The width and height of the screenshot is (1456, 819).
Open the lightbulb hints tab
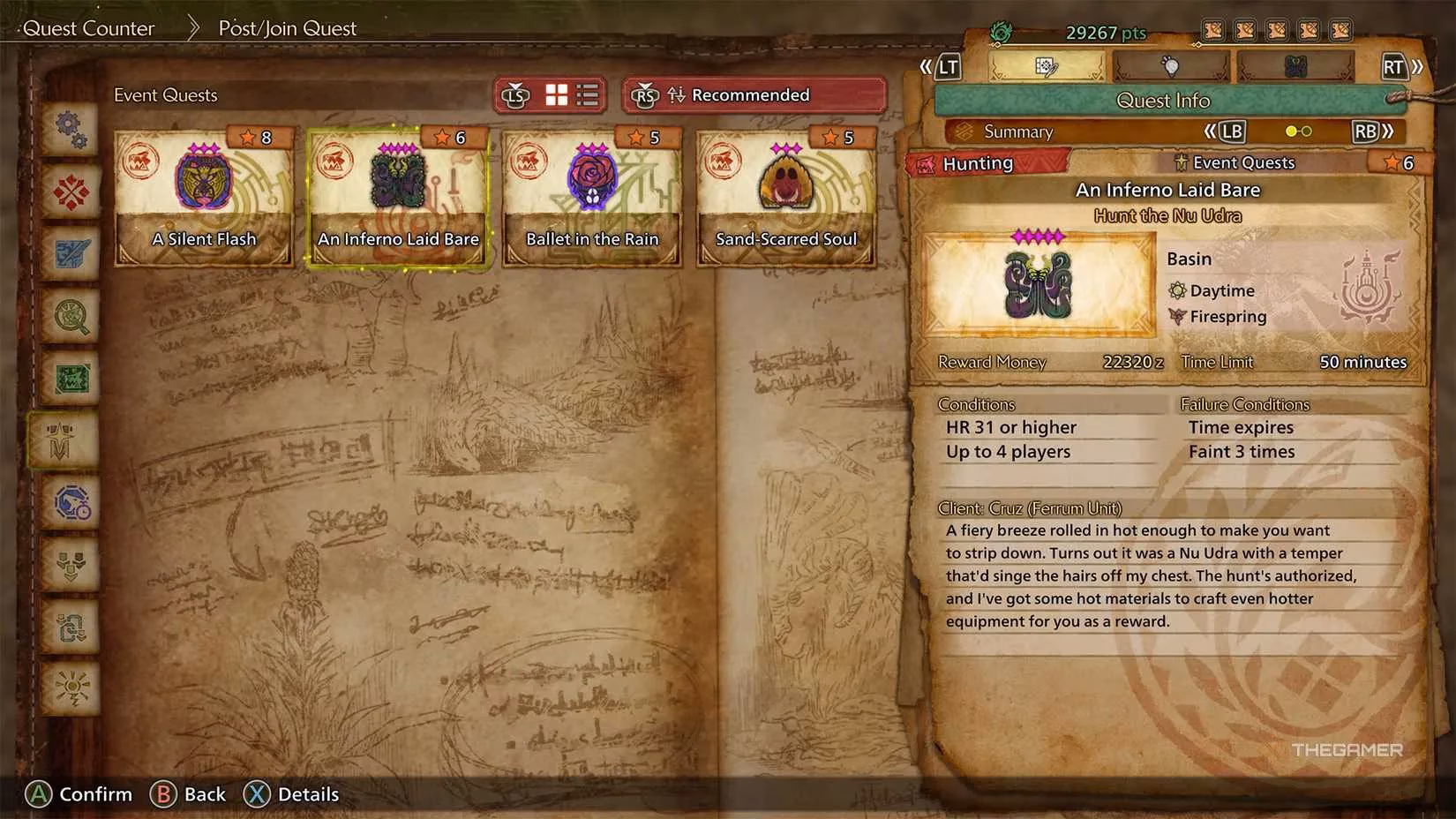point(1170,67)
